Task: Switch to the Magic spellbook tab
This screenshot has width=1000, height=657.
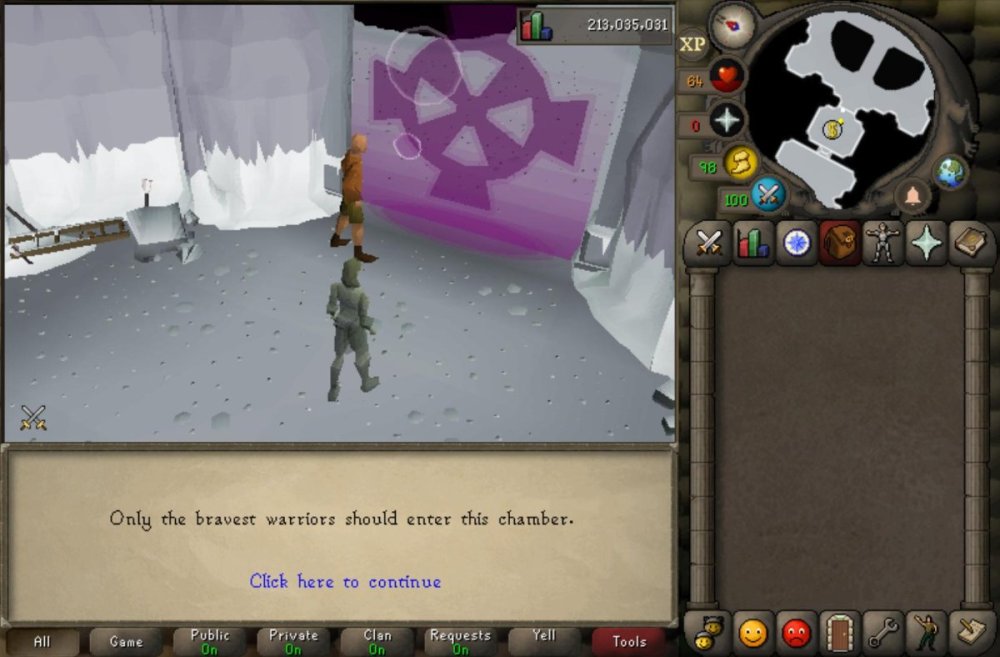Action: tap(970, 243)
